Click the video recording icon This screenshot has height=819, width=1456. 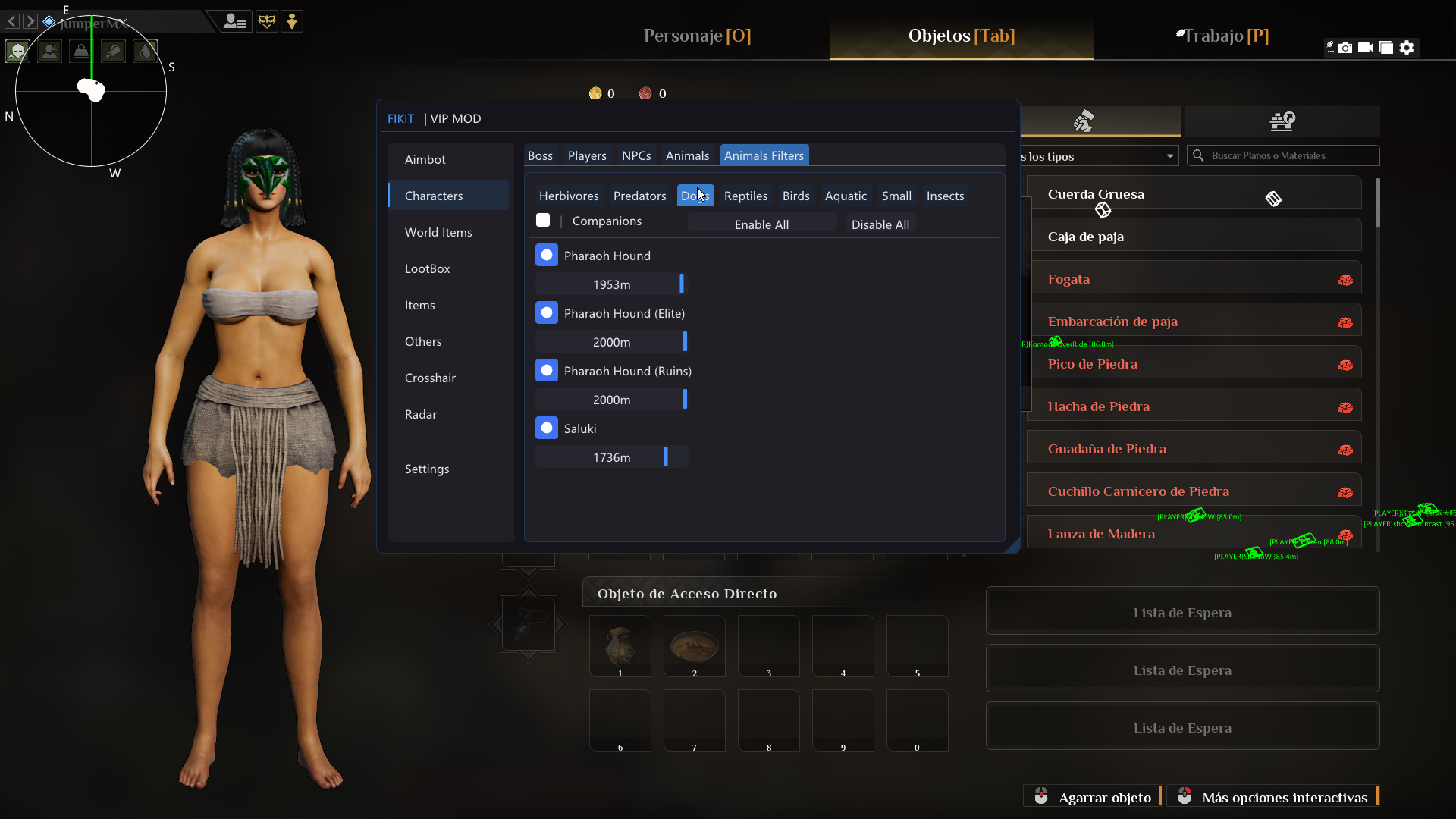point(1366,47)
